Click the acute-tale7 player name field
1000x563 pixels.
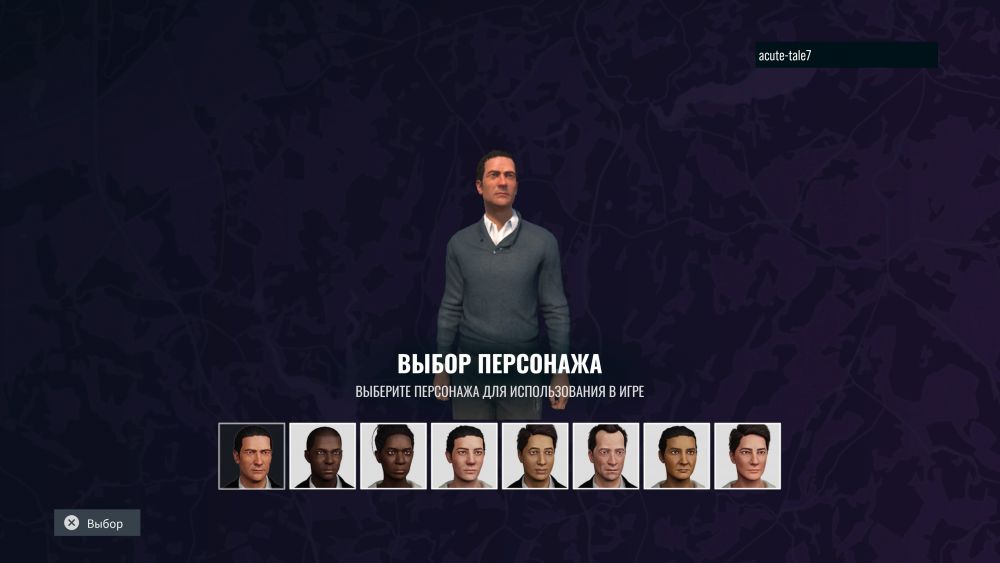pos(846,56)
